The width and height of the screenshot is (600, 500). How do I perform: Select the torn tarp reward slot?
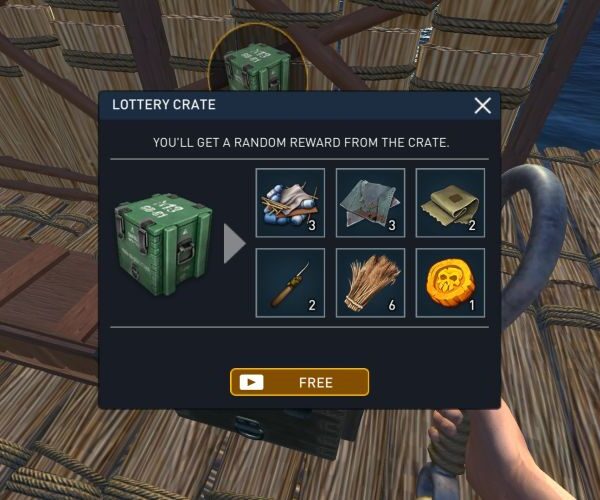tap(370, 203)
